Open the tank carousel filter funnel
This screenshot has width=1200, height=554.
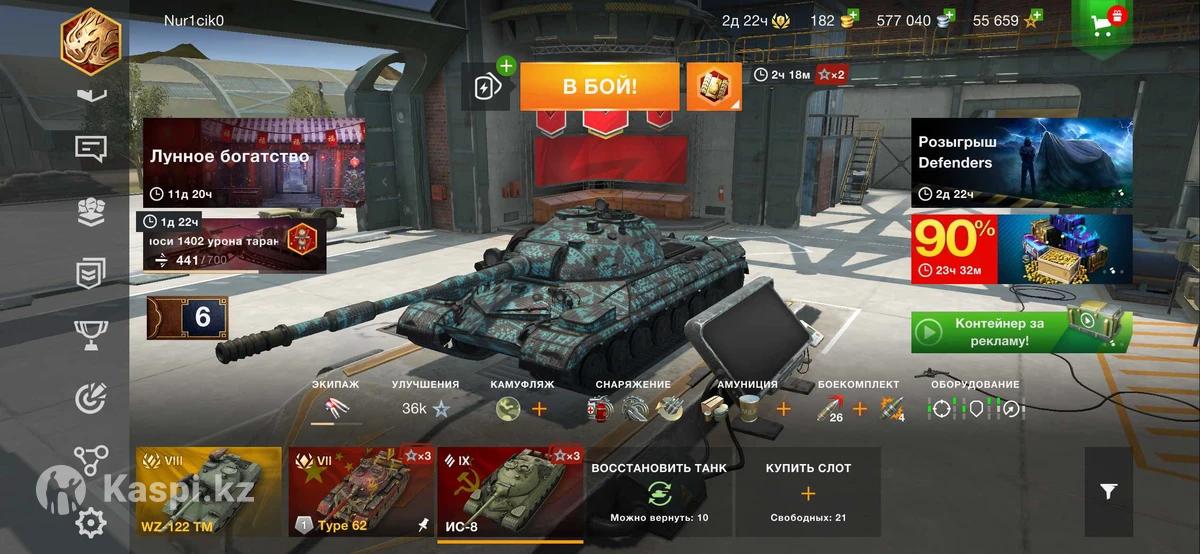(x=1108, y=491)
